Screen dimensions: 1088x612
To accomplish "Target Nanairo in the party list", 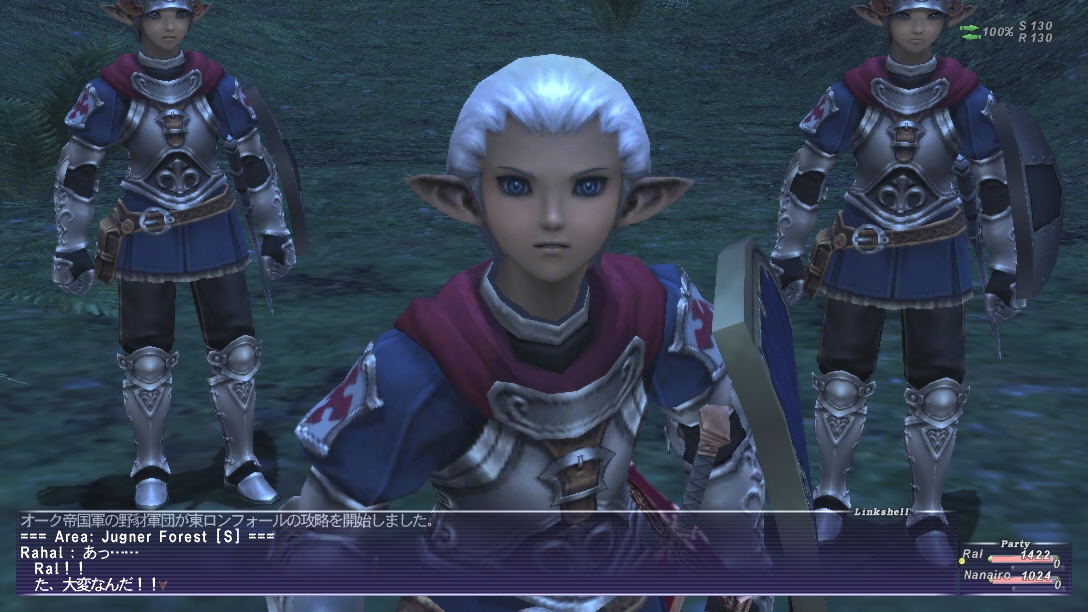I will [x=985, y=575].
